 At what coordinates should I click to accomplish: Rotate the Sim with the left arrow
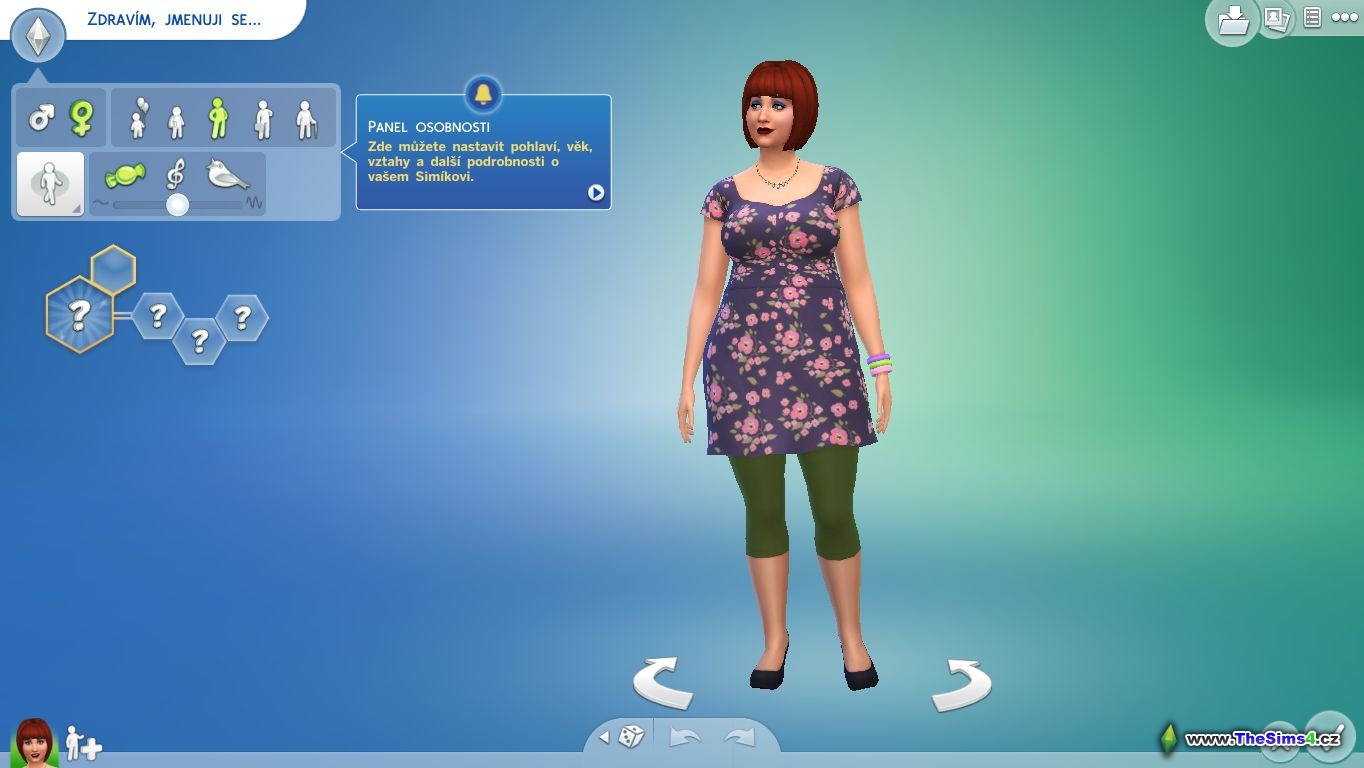[662, 683]
